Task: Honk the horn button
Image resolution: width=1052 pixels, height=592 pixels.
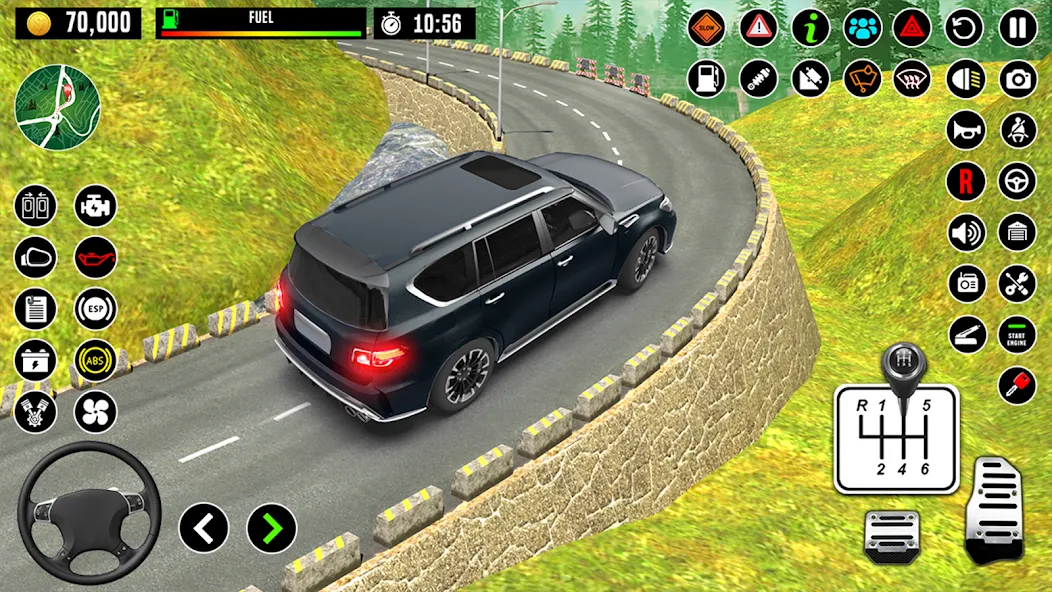Action: [x=965, y=130]
